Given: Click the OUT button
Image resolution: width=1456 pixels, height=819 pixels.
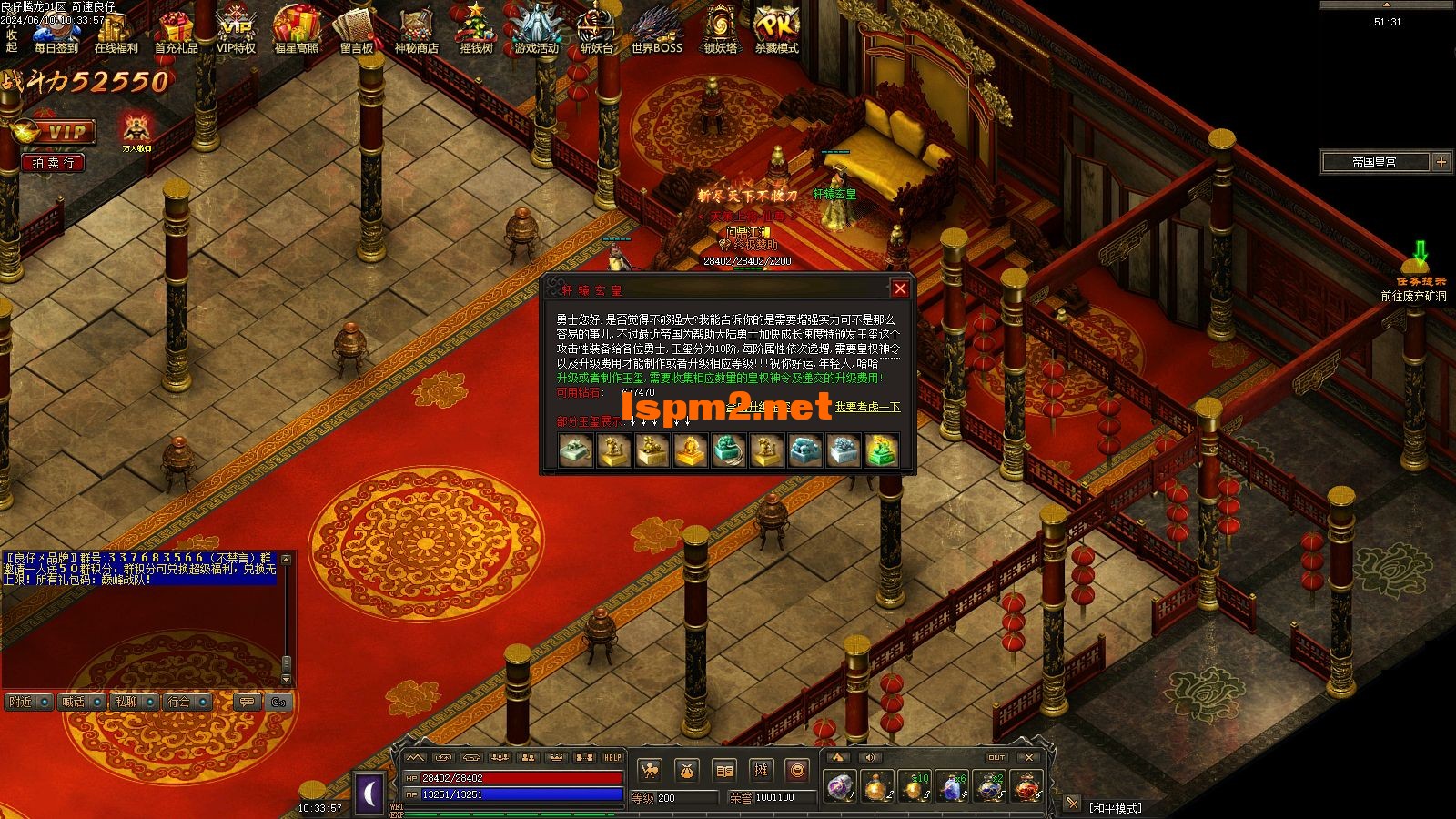Looking at the screenshot, I should coord(996,757).
